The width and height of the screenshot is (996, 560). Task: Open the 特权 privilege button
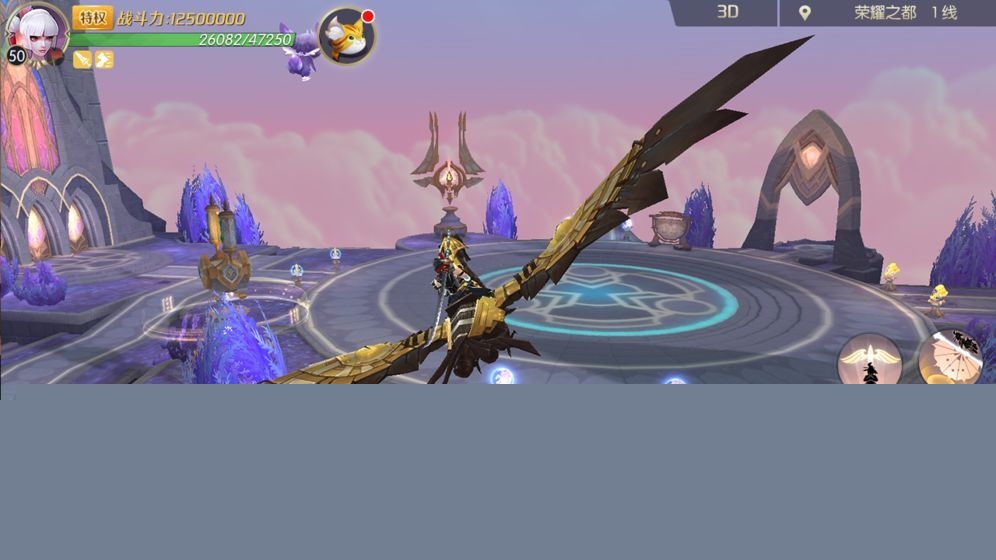93,17
